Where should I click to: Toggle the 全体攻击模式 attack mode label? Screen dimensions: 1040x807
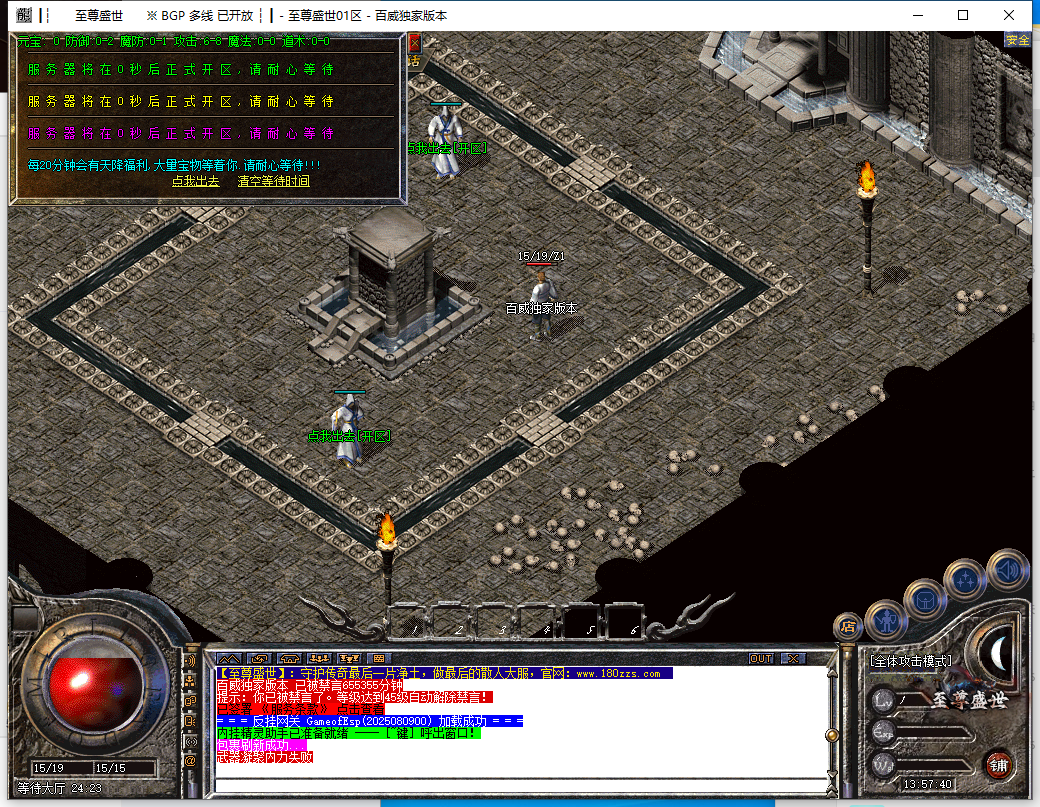pos(910,661)
